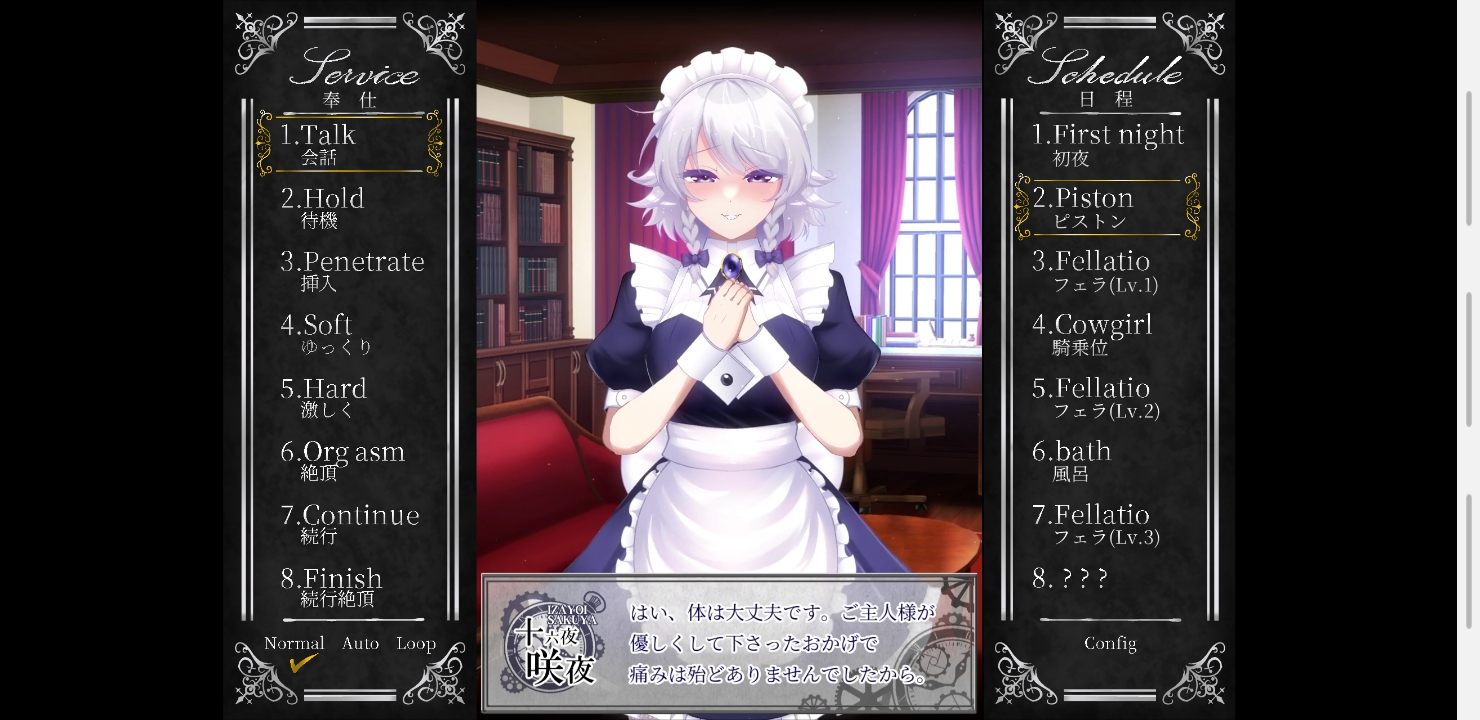Screen dimensions: 1480x720
Task: Open the "bath" scene from Schedule
Action: tap(1071, 452)
